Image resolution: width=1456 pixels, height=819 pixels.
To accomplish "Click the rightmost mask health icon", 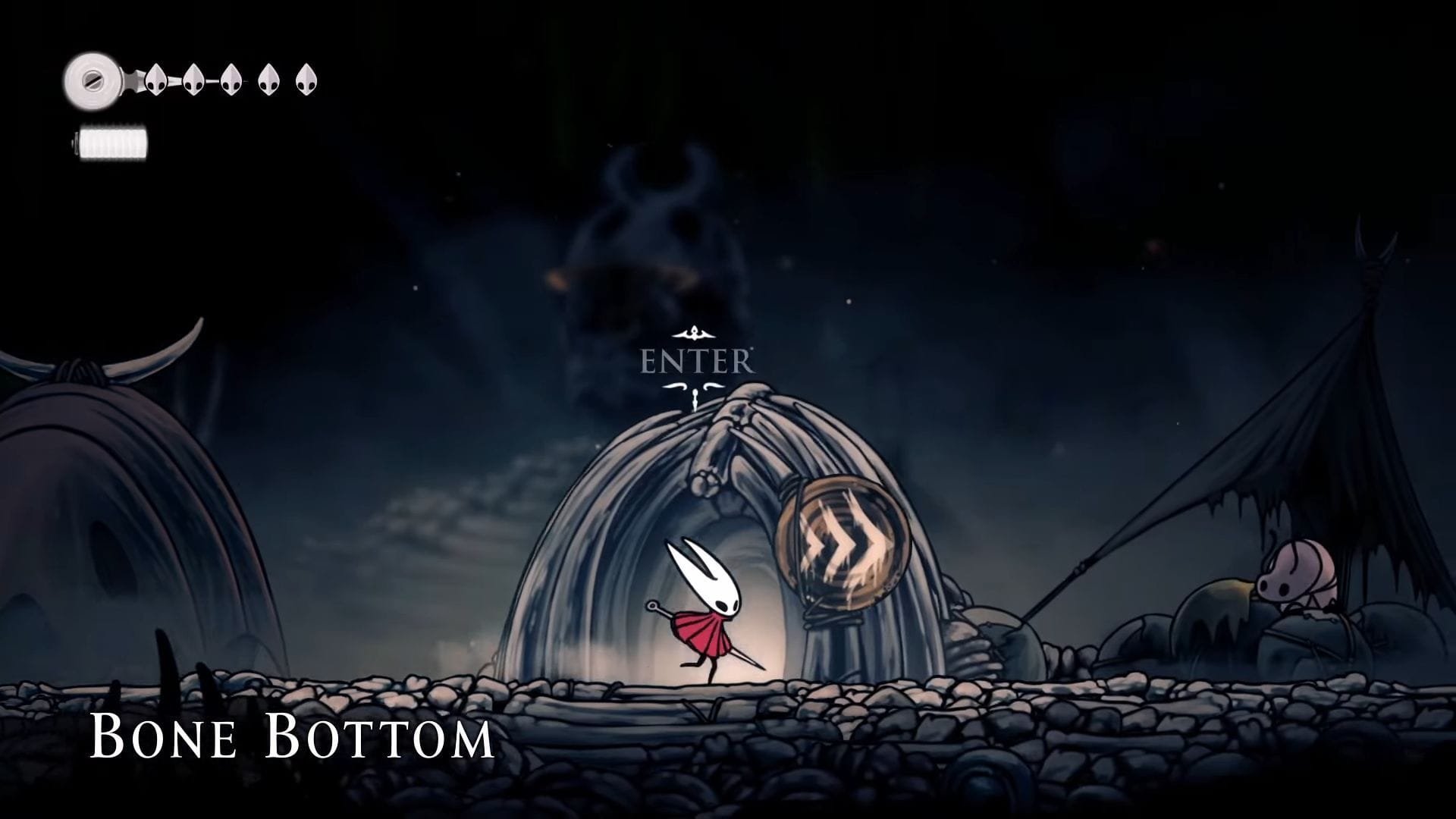I will 305,79.
